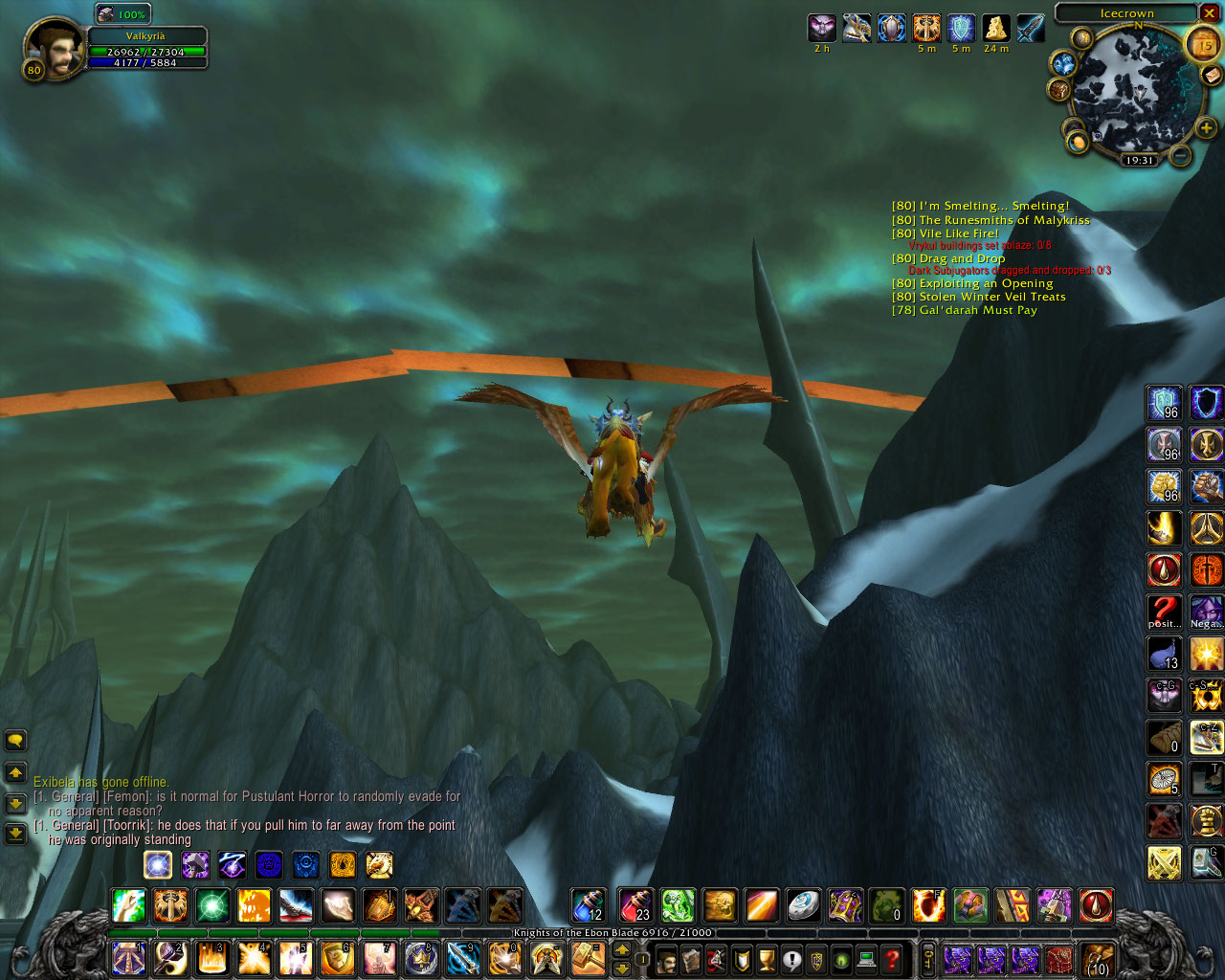The width and height of the screenshot is (1225, 980).
Task: Open the 'Drag and Drop' quest in the tracker
Action: tap(961, 258)
